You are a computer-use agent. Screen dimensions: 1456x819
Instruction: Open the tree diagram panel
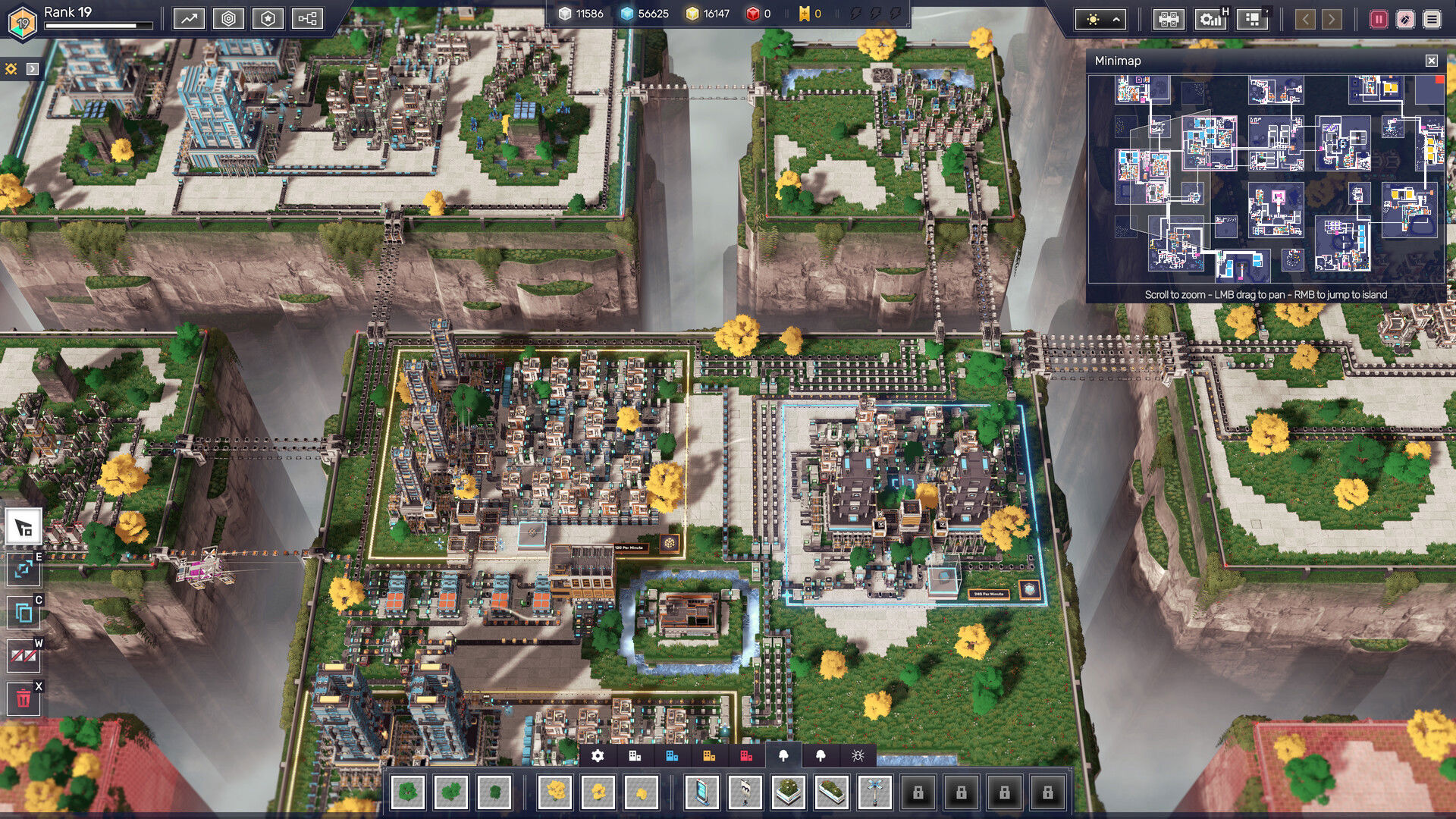click(x=307, y=19)
